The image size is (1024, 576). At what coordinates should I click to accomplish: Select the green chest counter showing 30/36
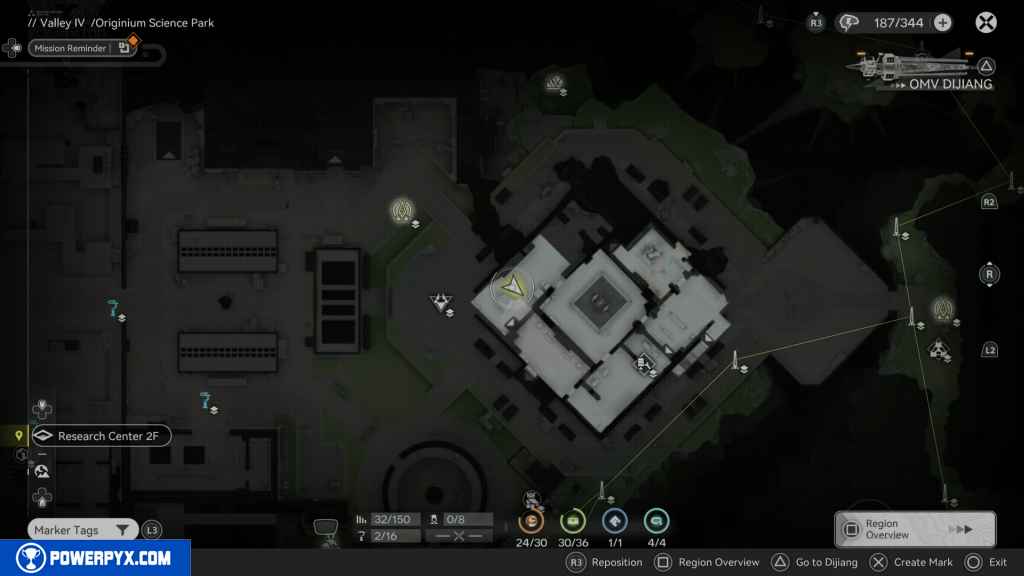click(x=573, y=520)
